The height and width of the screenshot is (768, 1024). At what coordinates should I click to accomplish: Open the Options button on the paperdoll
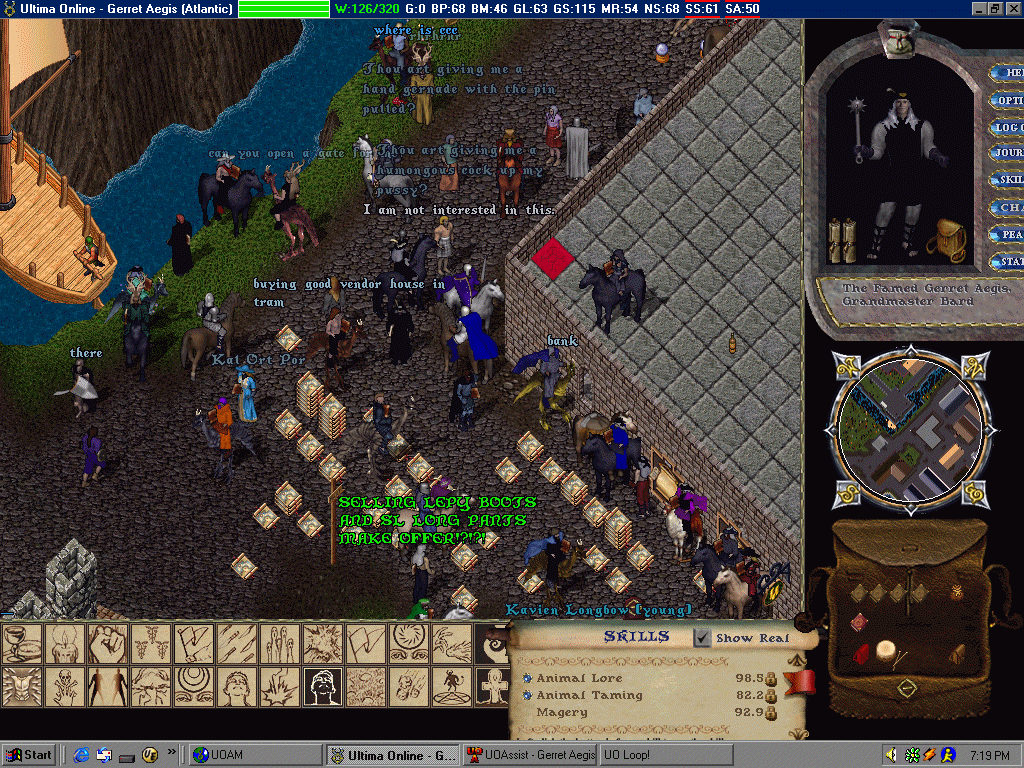tap(1008, 100)
